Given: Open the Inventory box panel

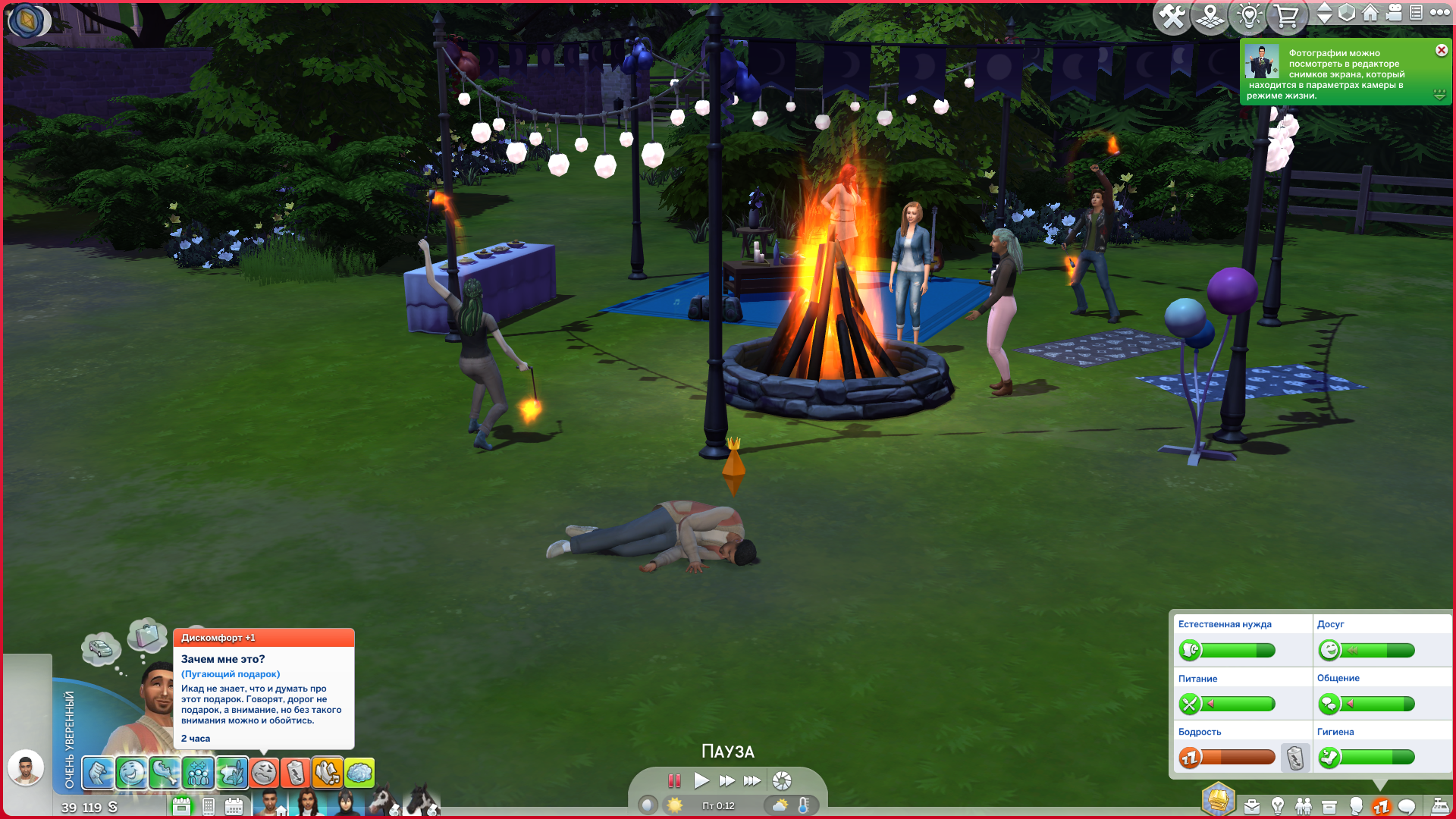Looking at the screenshot, I should (x=1329, y=806).
